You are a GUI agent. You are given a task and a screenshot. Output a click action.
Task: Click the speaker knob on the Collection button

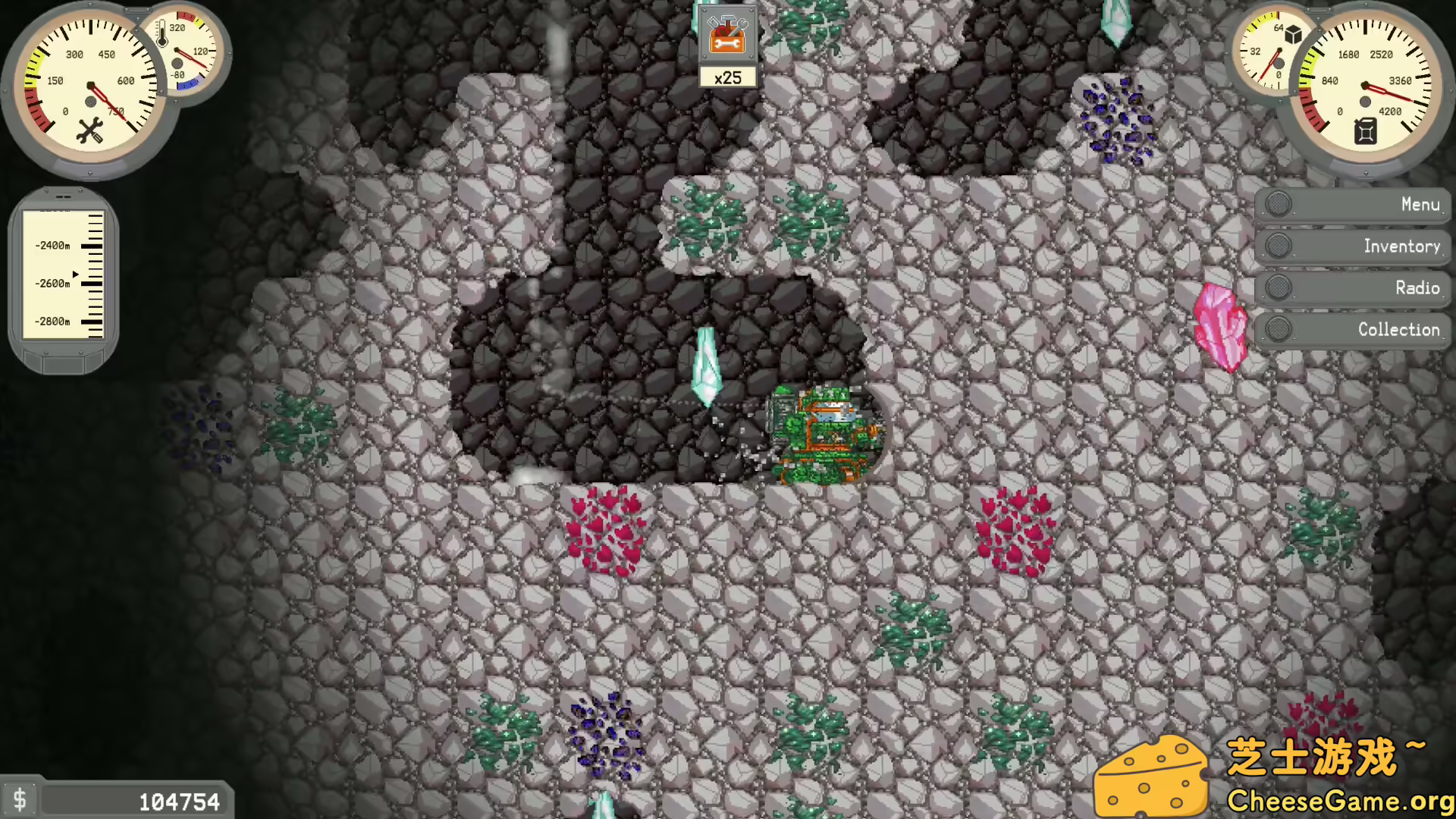click(1278, 329)
